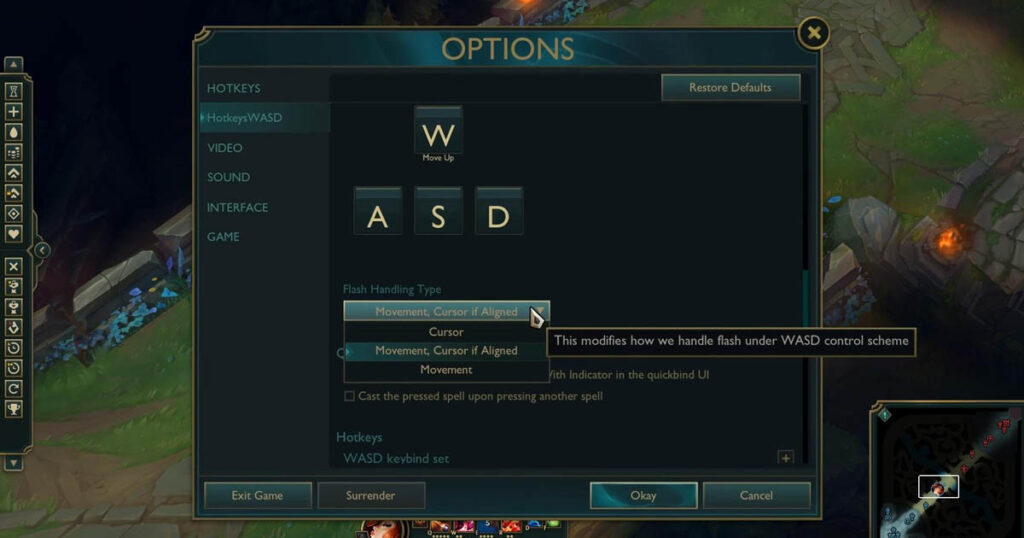1024x538 pixels.
Task: Pick the plain Movement flash handling option
Action: 446,370
